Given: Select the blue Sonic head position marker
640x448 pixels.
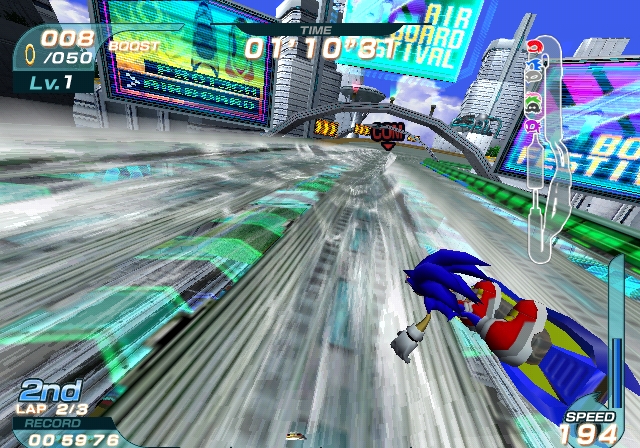Looking at the screenshot, I should click(534, 66).
